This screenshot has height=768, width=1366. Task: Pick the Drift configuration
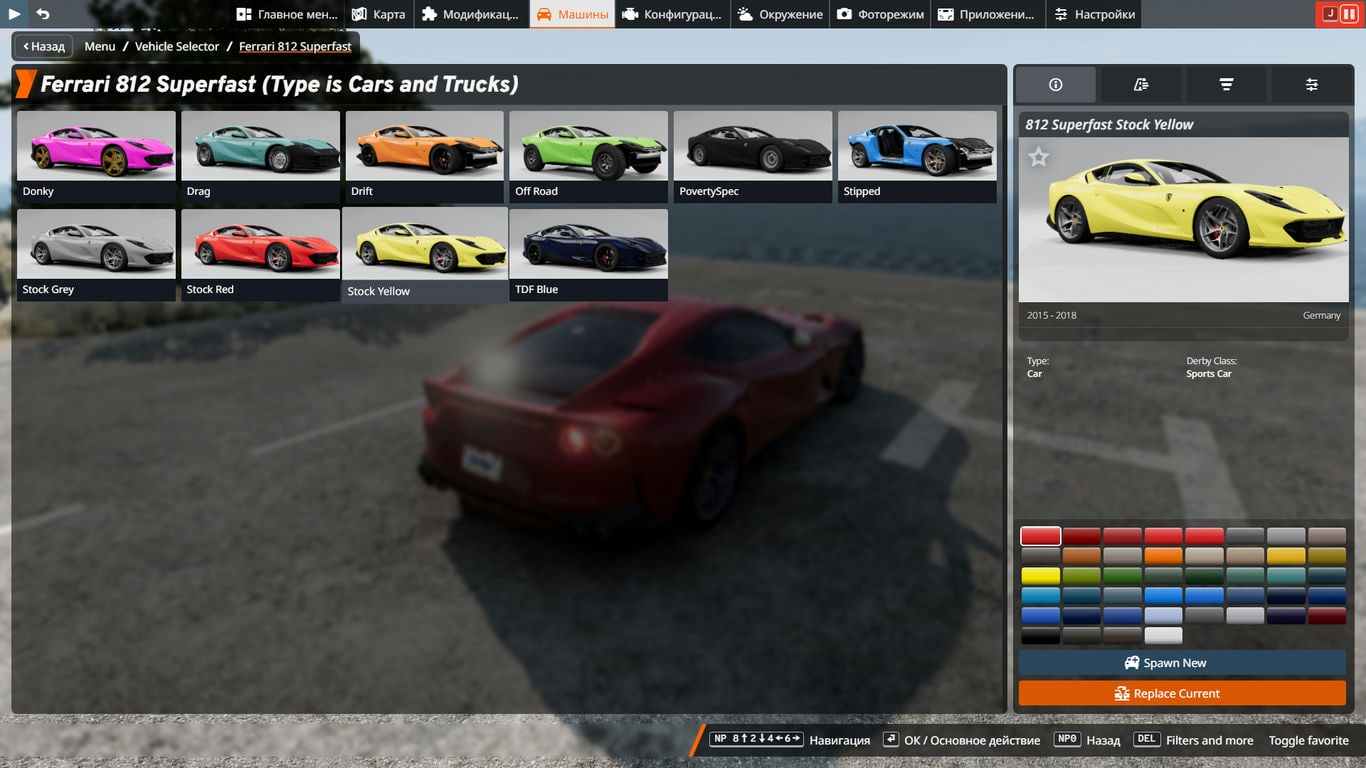[x=424, y=156]
